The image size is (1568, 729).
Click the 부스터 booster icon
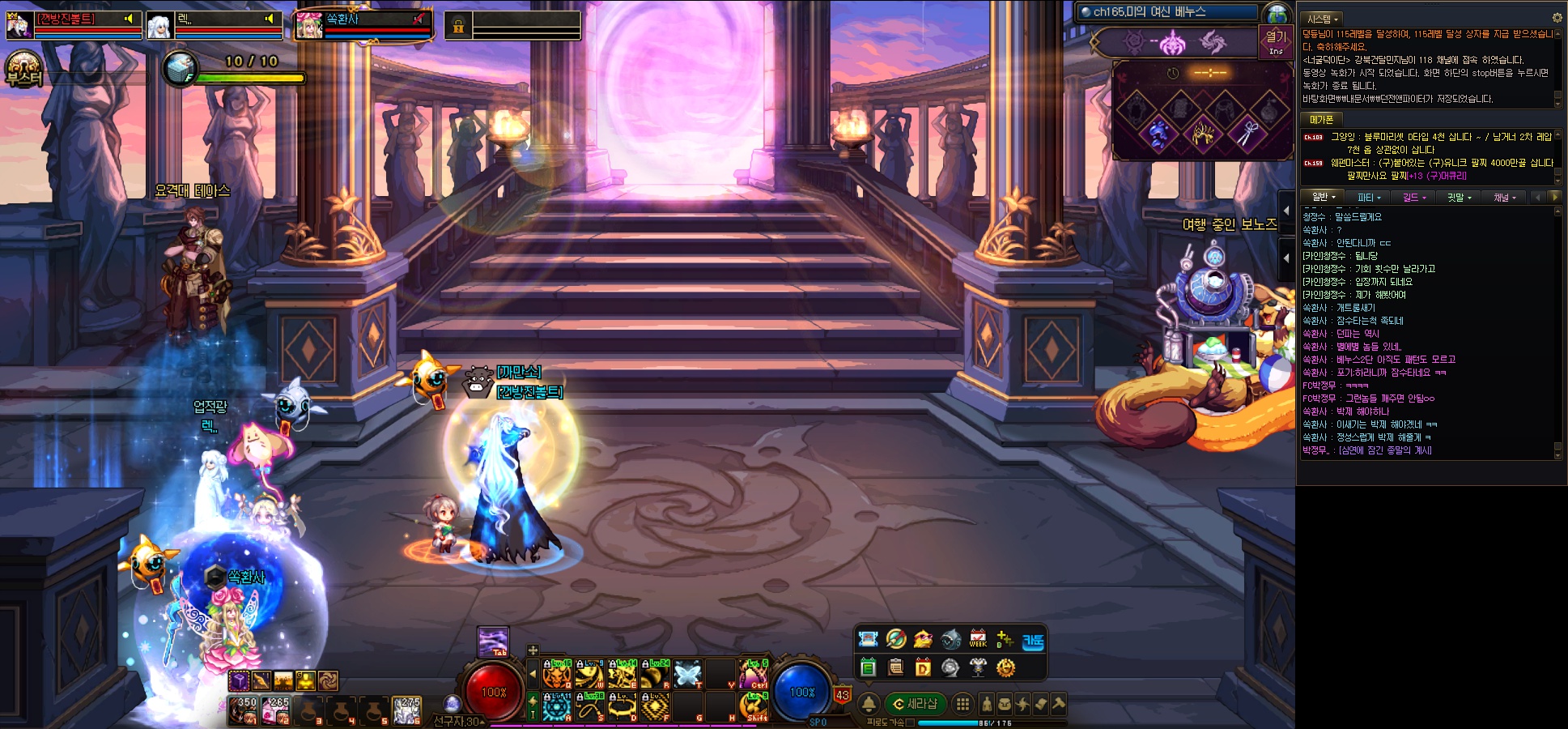tap(23, 69)
